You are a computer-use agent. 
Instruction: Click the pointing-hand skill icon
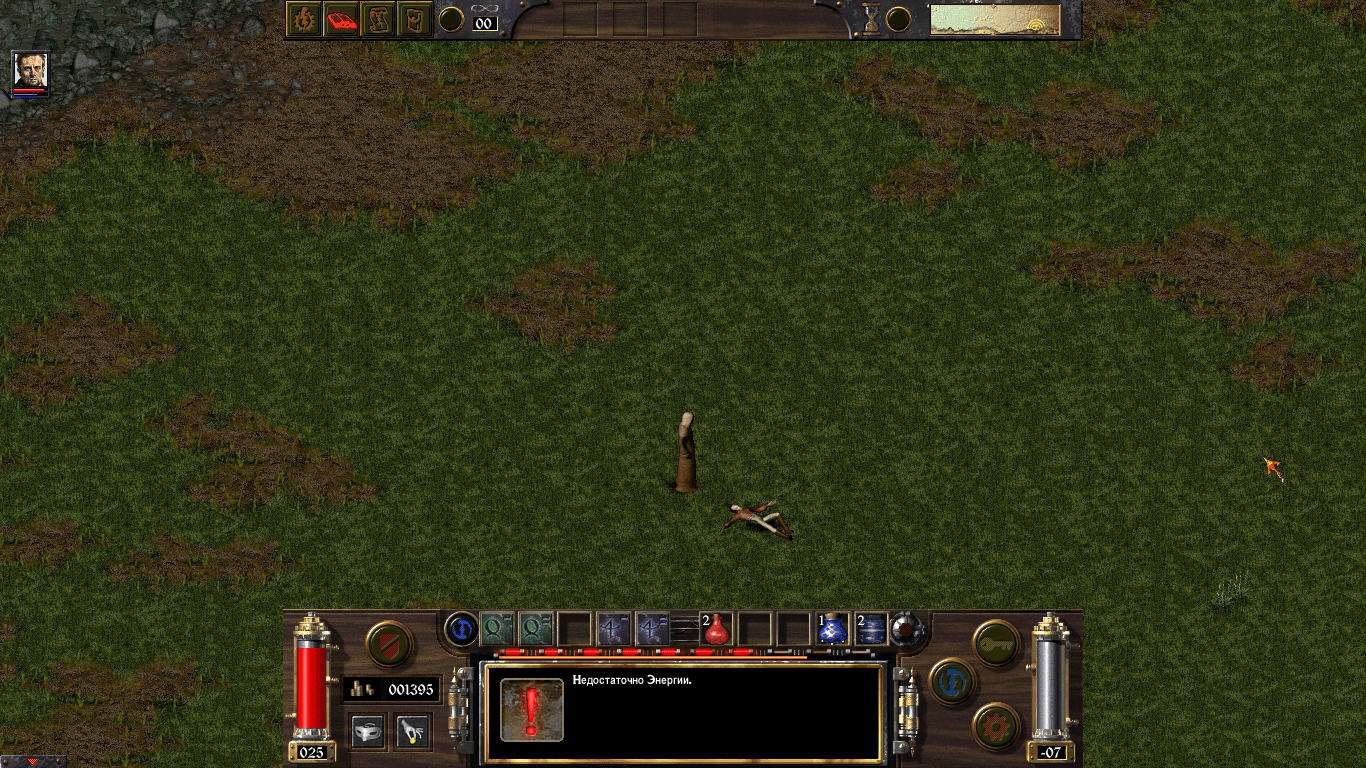(x=410, y=732)
